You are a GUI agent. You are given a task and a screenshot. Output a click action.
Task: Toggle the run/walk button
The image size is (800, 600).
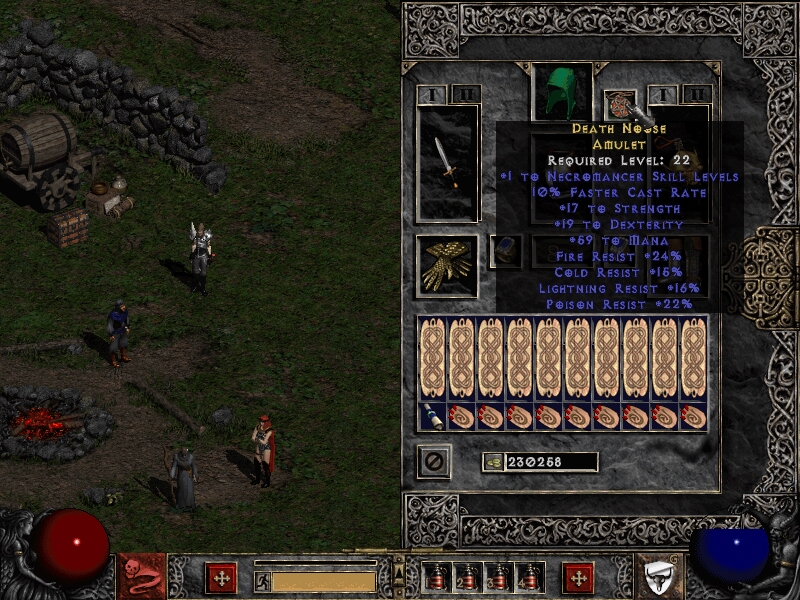coord(262,580)
